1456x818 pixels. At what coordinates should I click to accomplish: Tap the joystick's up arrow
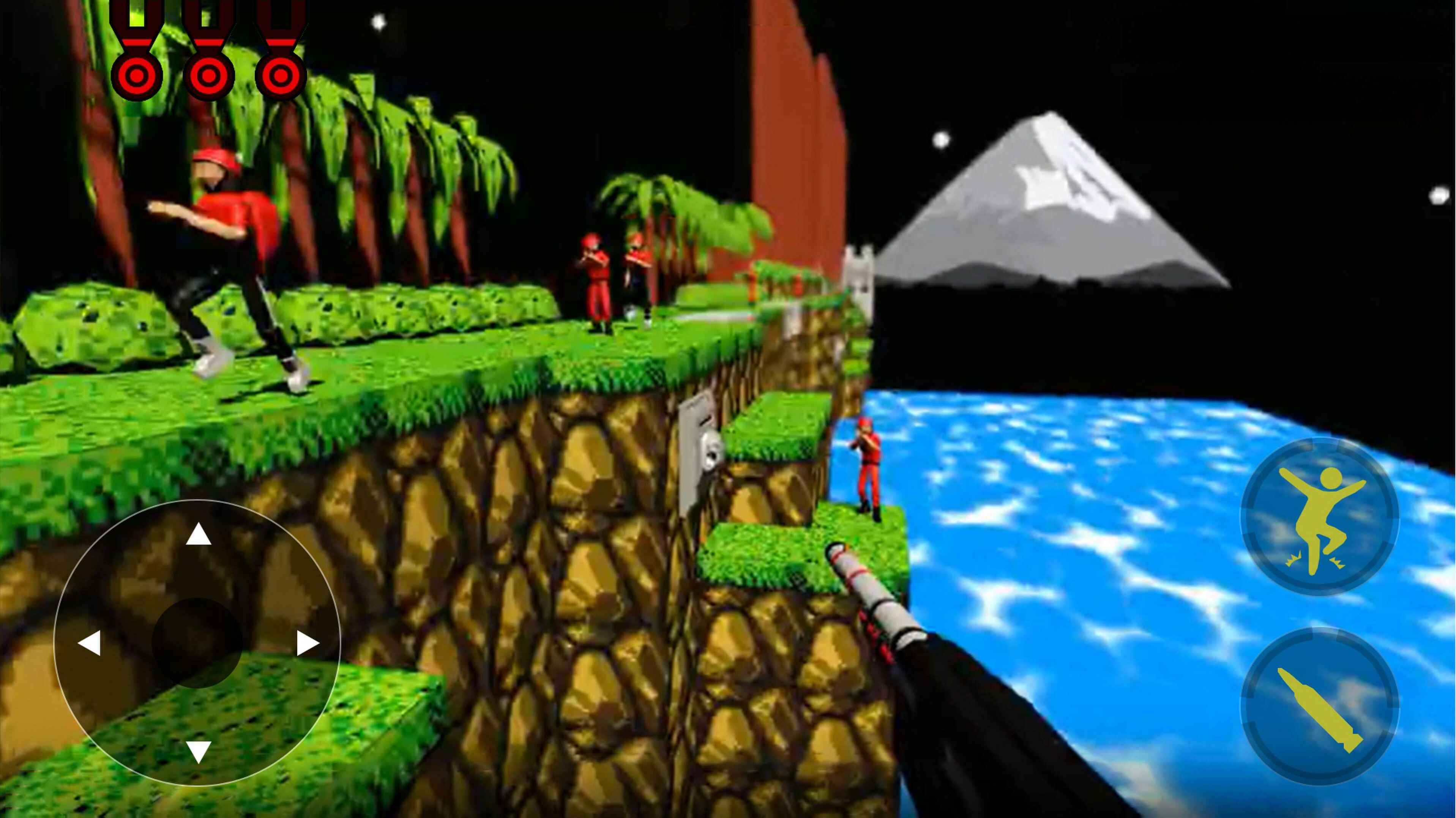coord(199,534)
